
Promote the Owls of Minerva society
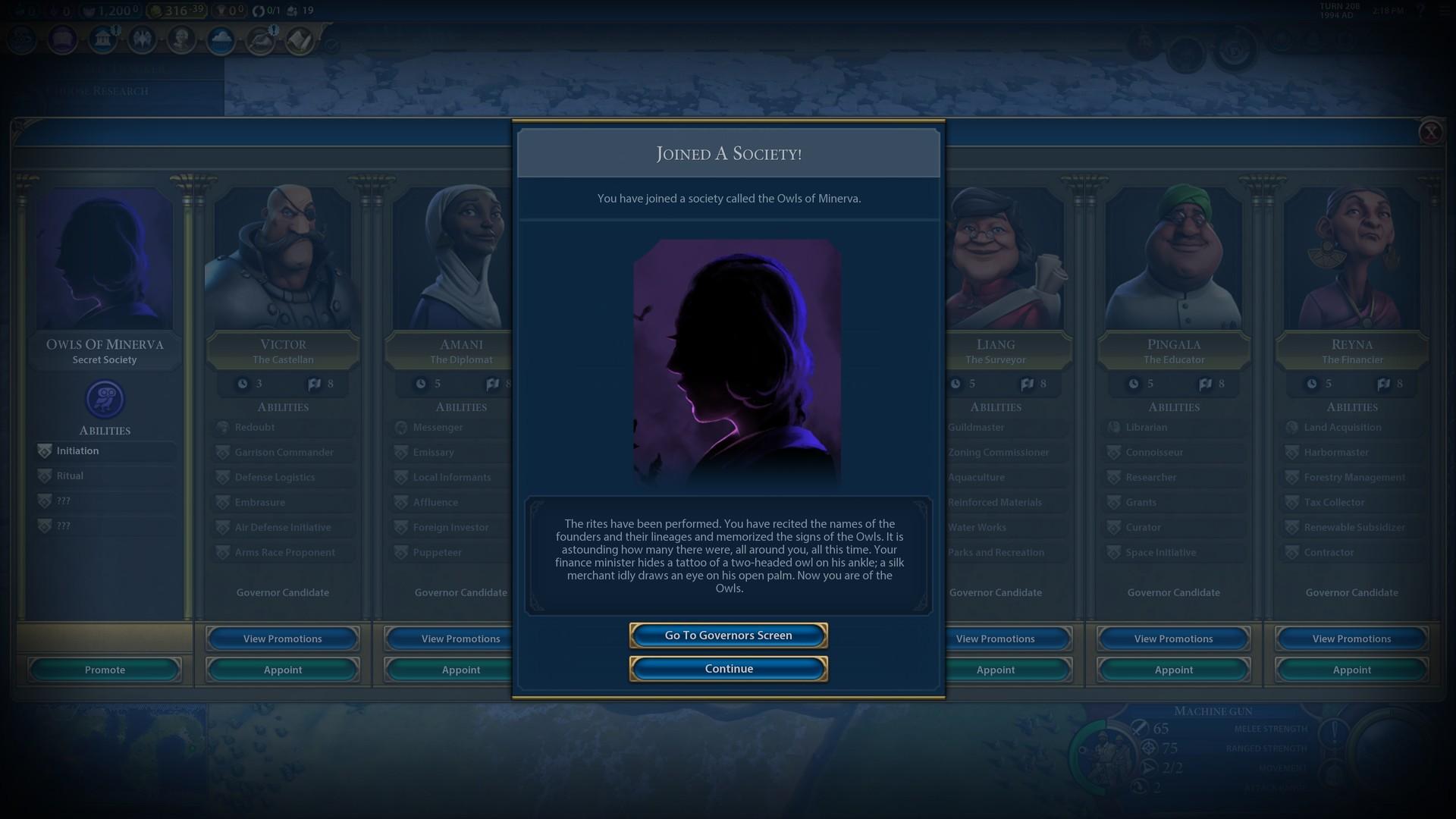pyautogui.click(x=104, y=670)
